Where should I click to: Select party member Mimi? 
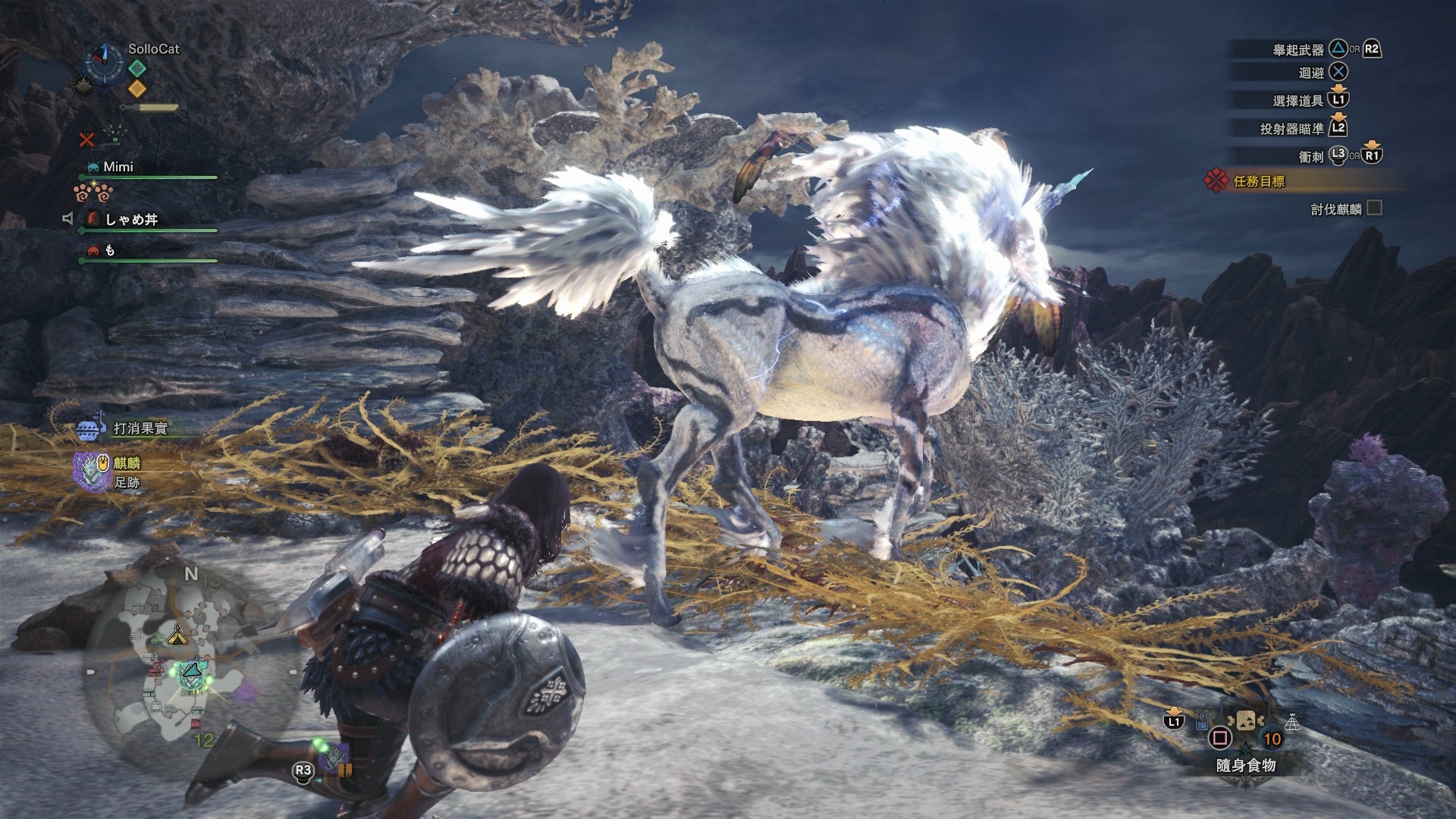pyautogui.click(x=118, y=167)
